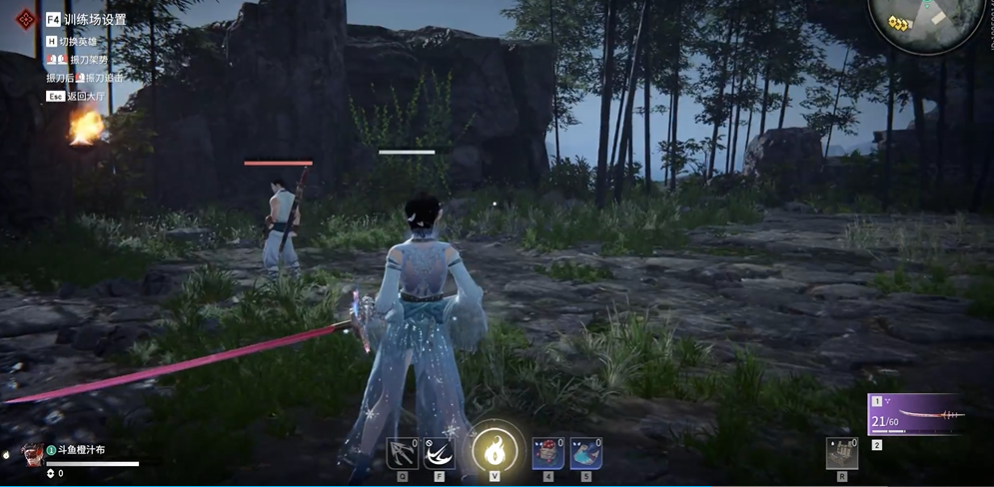The image size is (994, 487).
Task: Activate the white slash skill icon
Action: point(439,453)
